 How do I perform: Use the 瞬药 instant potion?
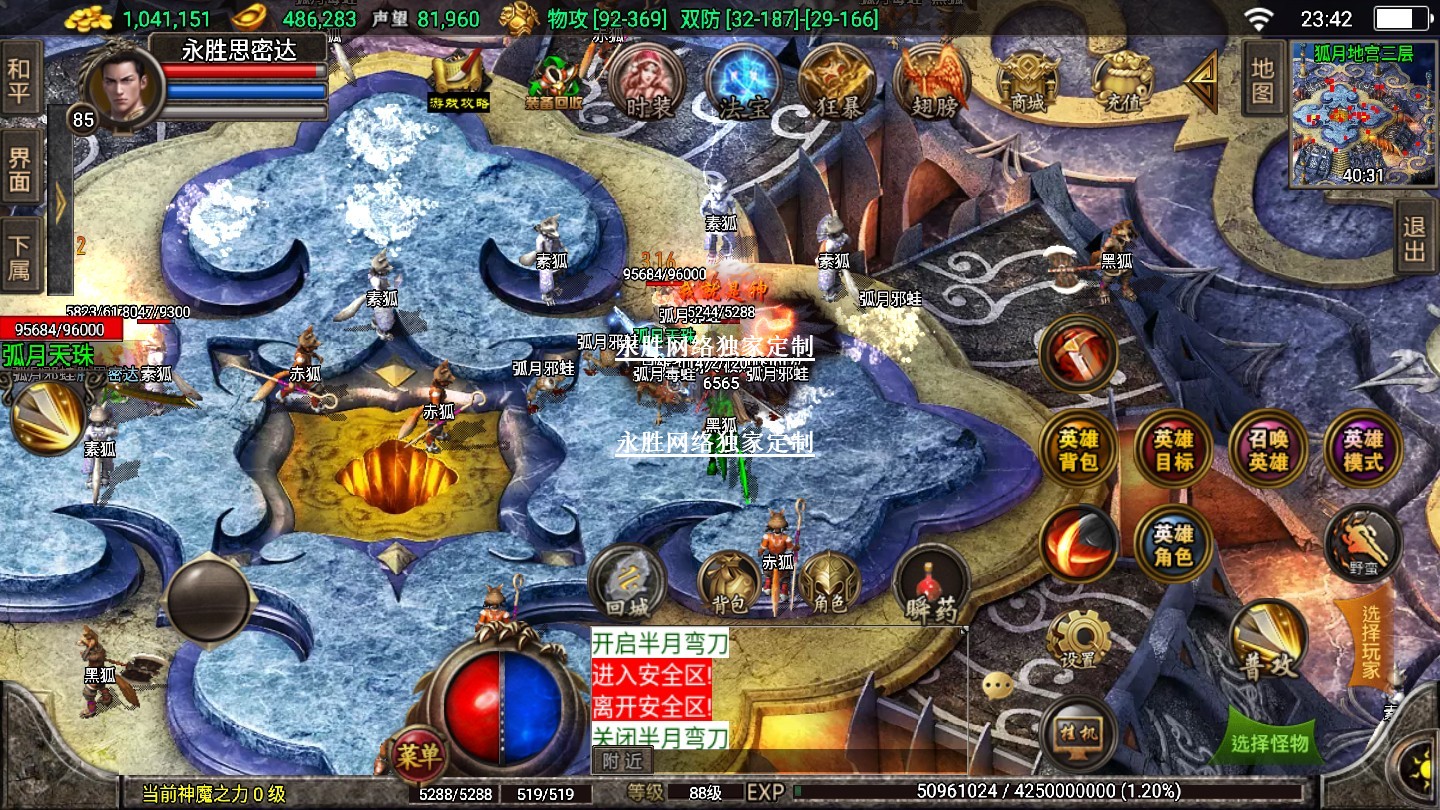coord(931,587)
